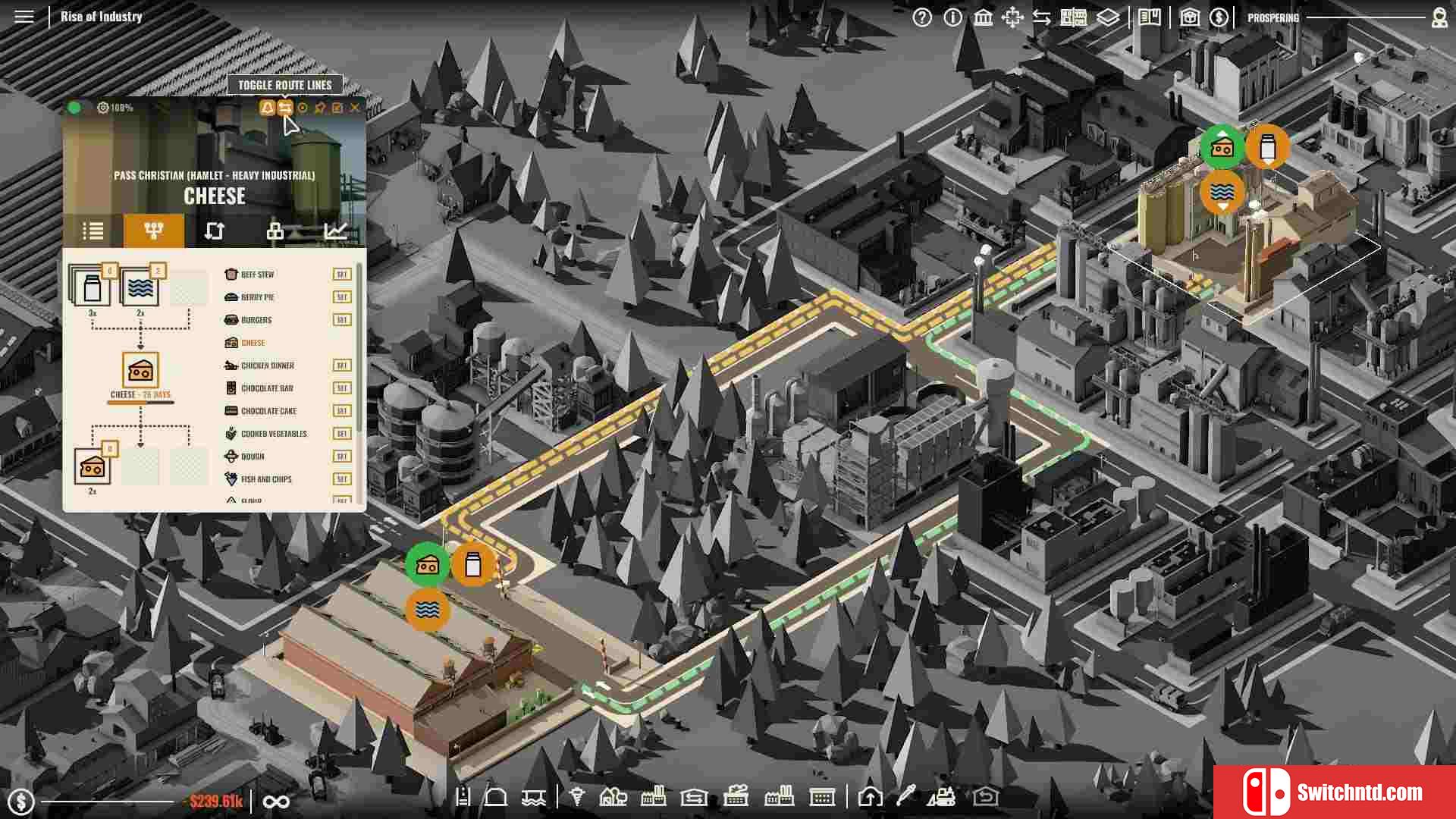Set recipe to Beef Stew
The height and width of the screenshot is (819, 1456).
[x=341, y=275]
